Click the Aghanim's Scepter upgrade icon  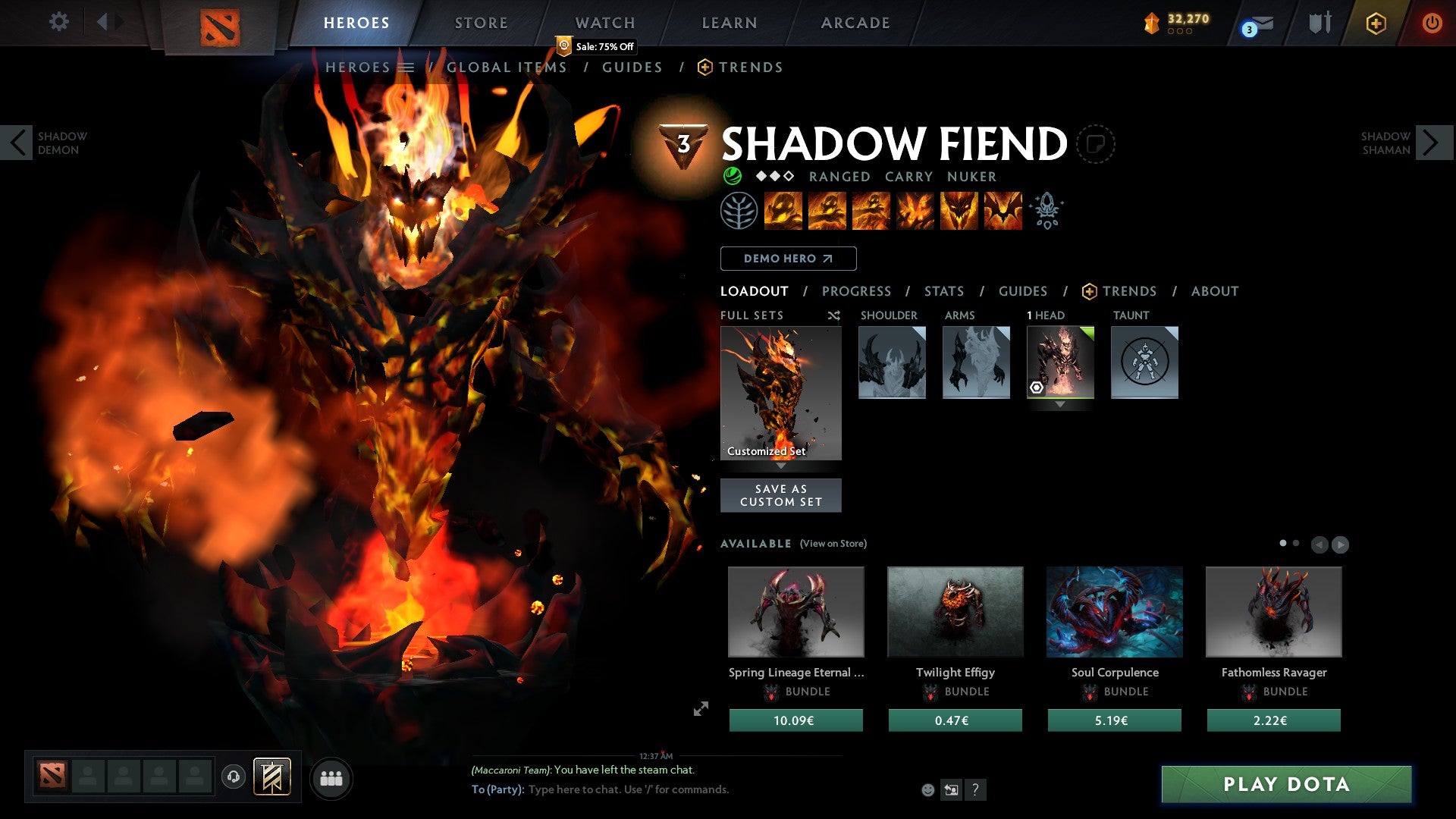click(1046, 211)
